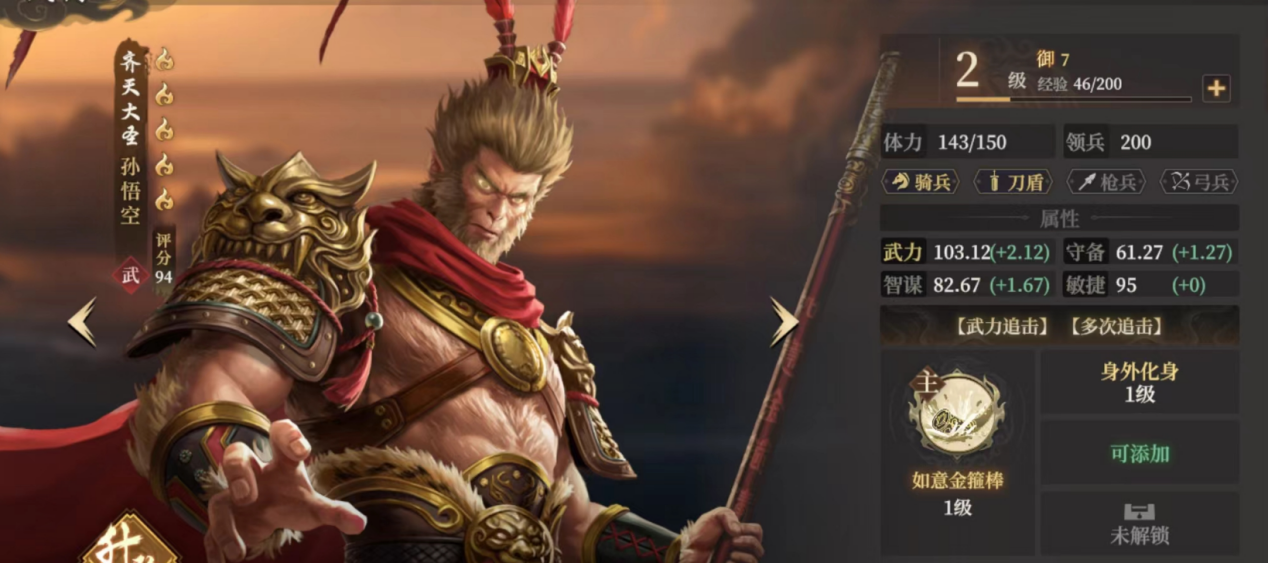Click the plus button to add experience
The image size is (1268, 563).
point(1215,88)
